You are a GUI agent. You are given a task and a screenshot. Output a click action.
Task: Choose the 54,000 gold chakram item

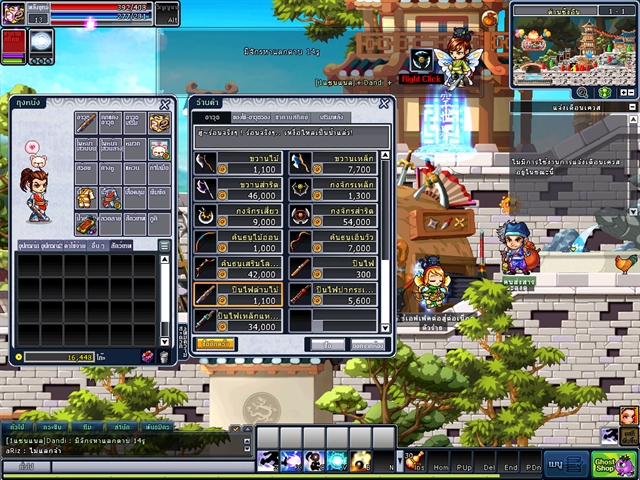pyautogui.click(x=334, y=216)
